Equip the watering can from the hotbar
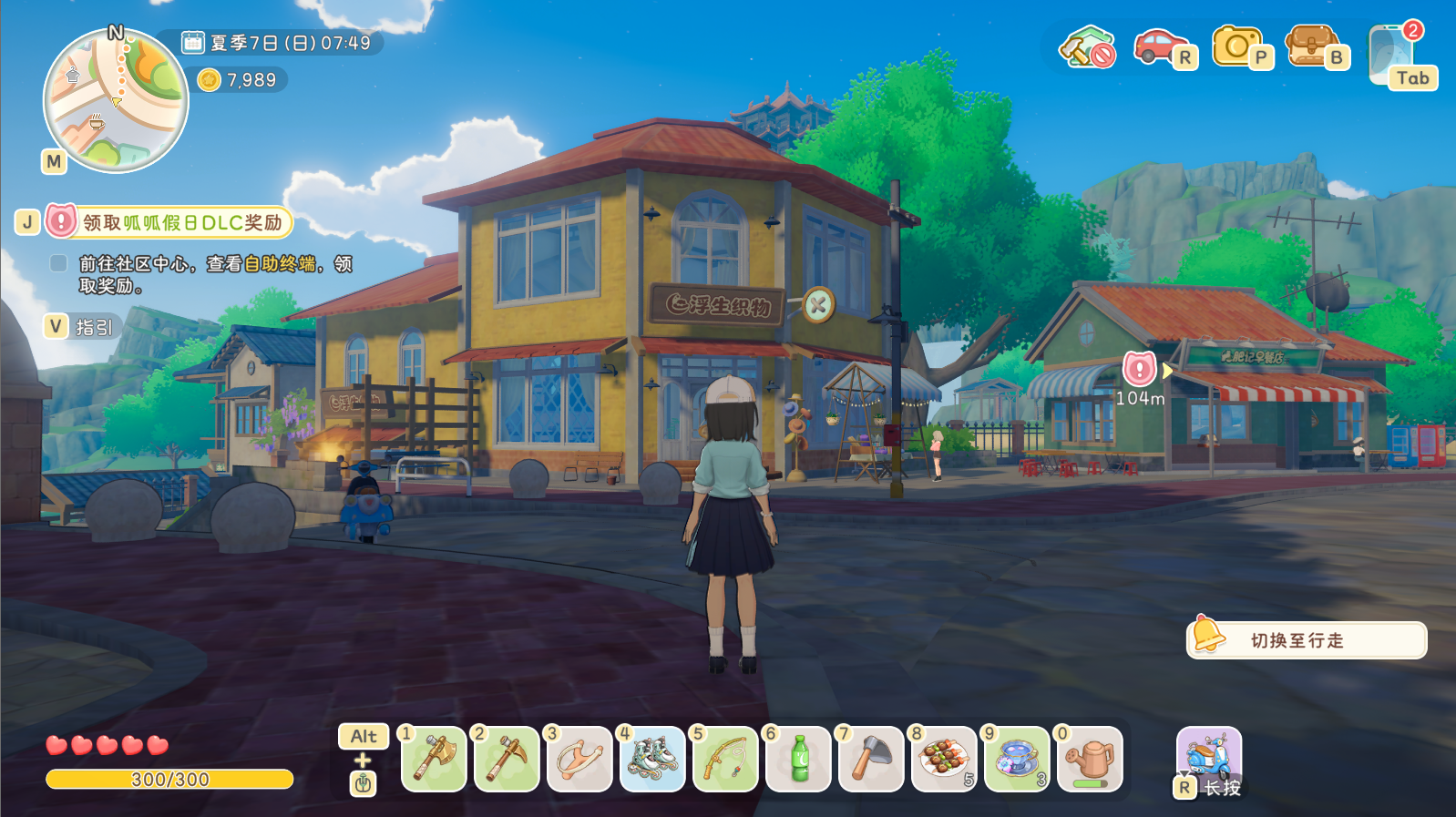This screenshot has height=817, width=1456. 1090,759
